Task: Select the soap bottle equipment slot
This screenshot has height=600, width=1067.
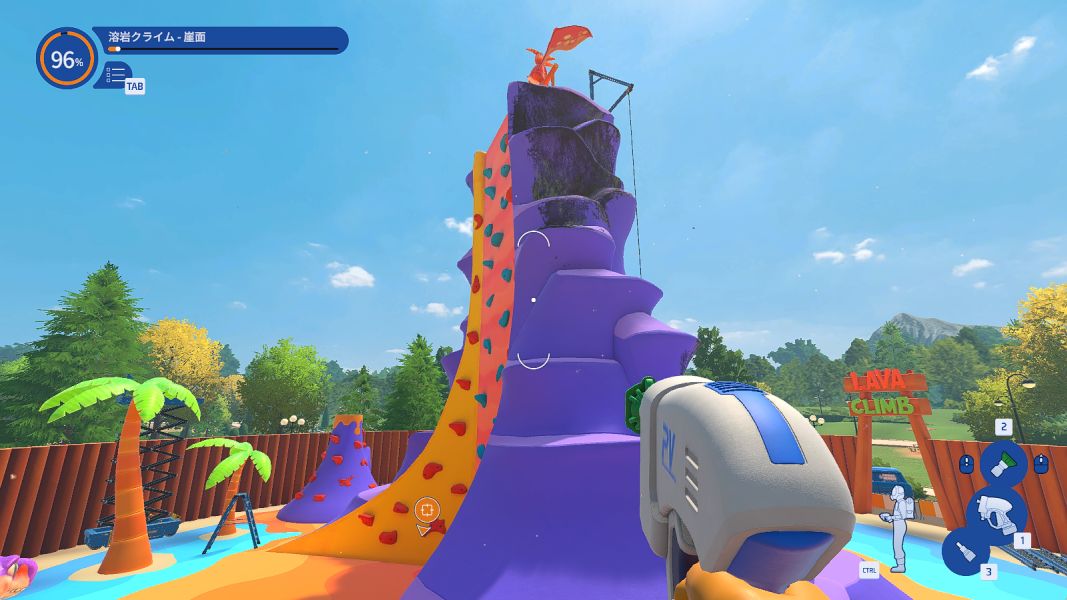Action: coord(965,551)
